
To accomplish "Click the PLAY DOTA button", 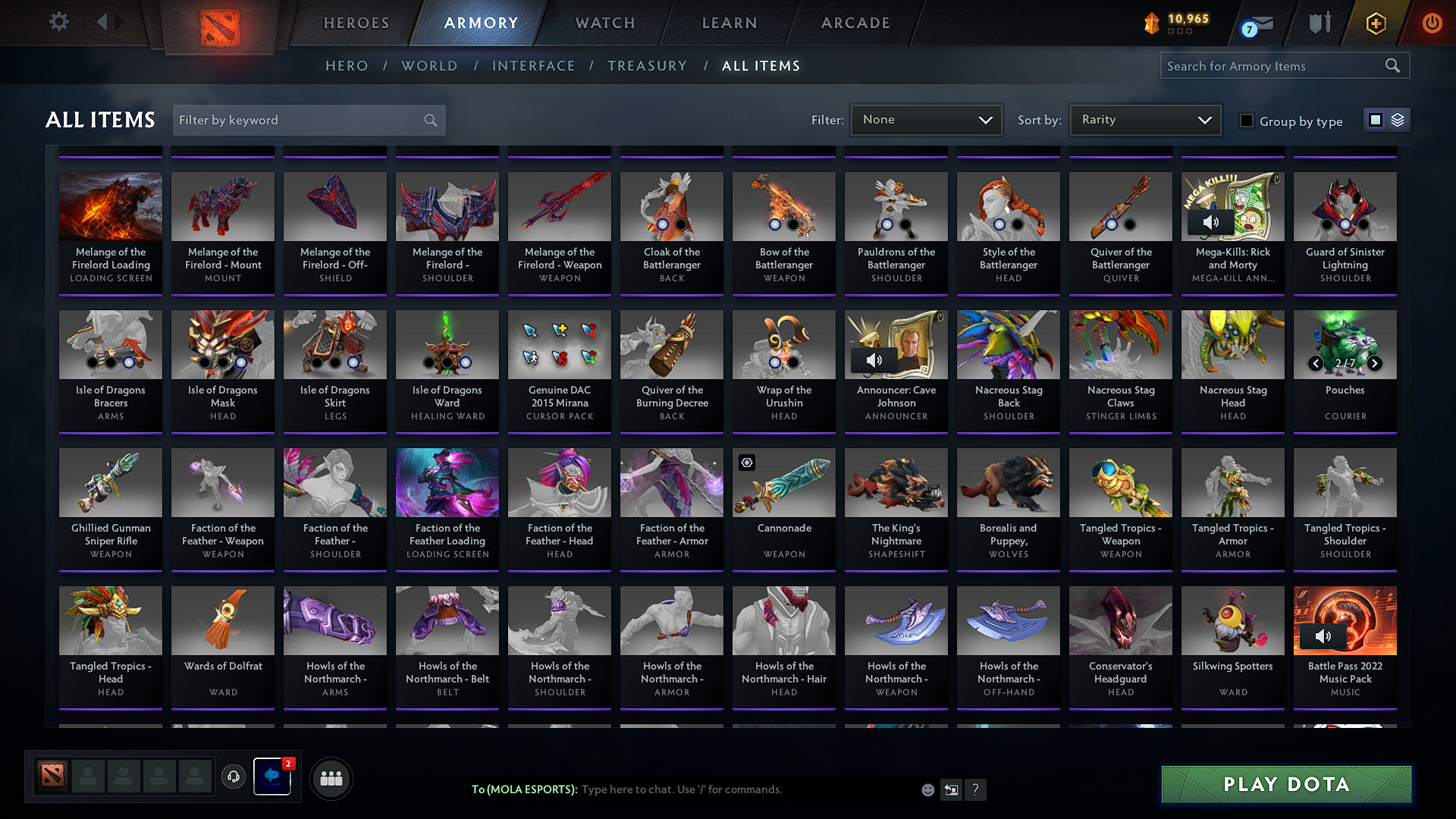I will point(1285,784).
